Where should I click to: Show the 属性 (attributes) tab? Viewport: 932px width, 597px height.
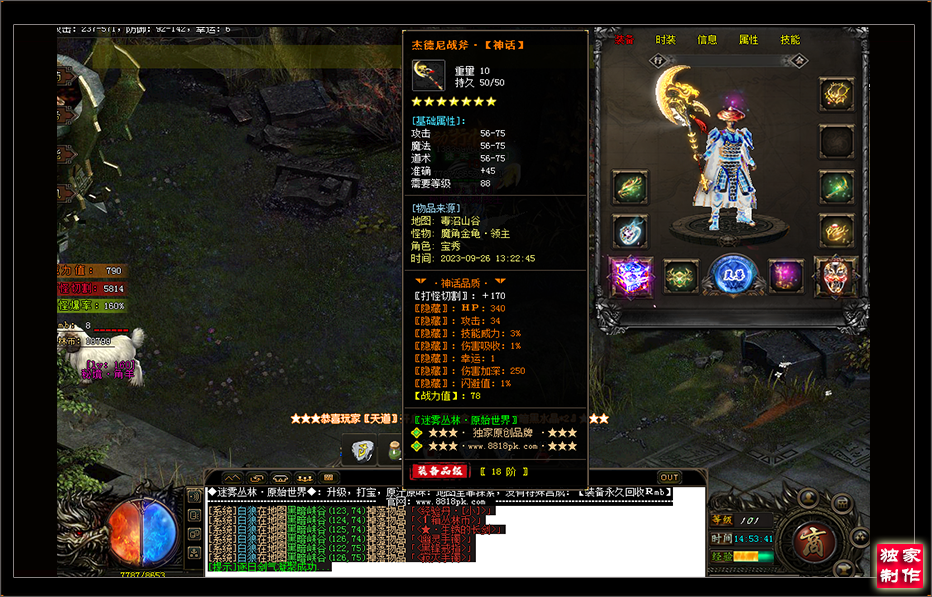click(x=748, y=40)
